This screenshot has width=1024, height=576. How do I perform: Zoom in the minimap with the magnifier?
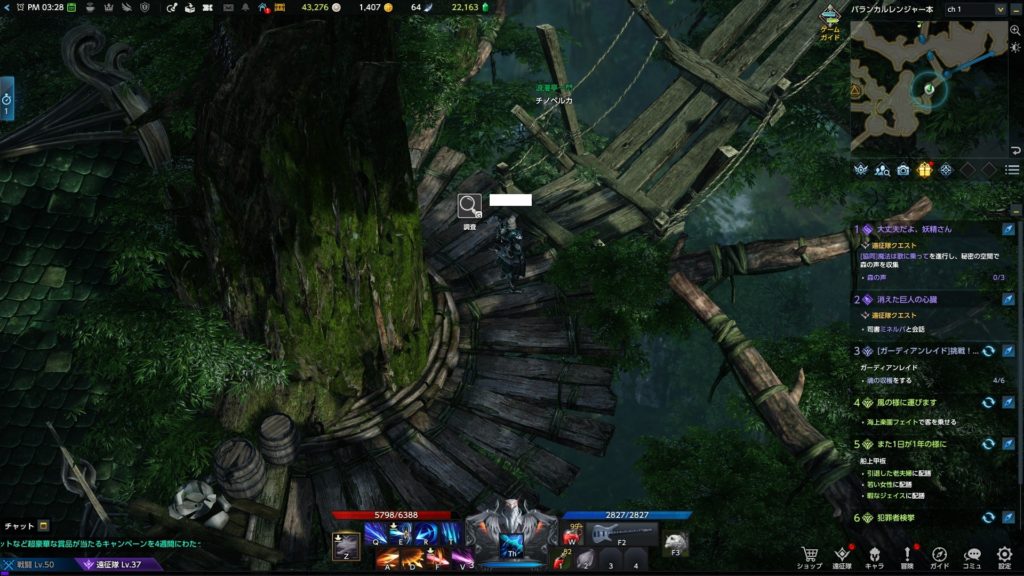pos(1015,30)
